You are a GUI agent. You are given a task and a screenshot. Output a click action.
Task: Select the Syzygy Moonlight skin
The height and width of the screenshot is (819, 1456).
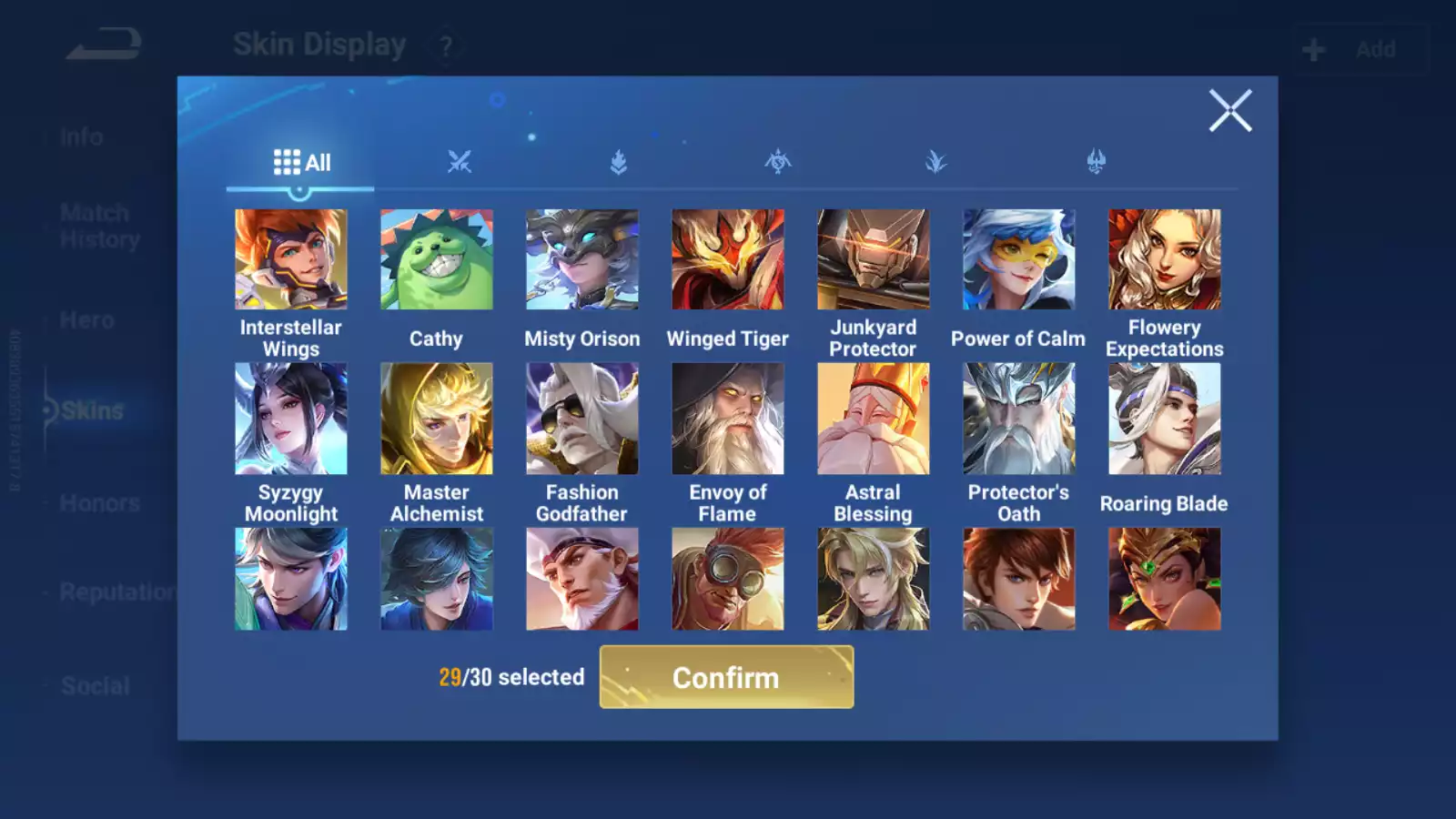click(291, 419)
